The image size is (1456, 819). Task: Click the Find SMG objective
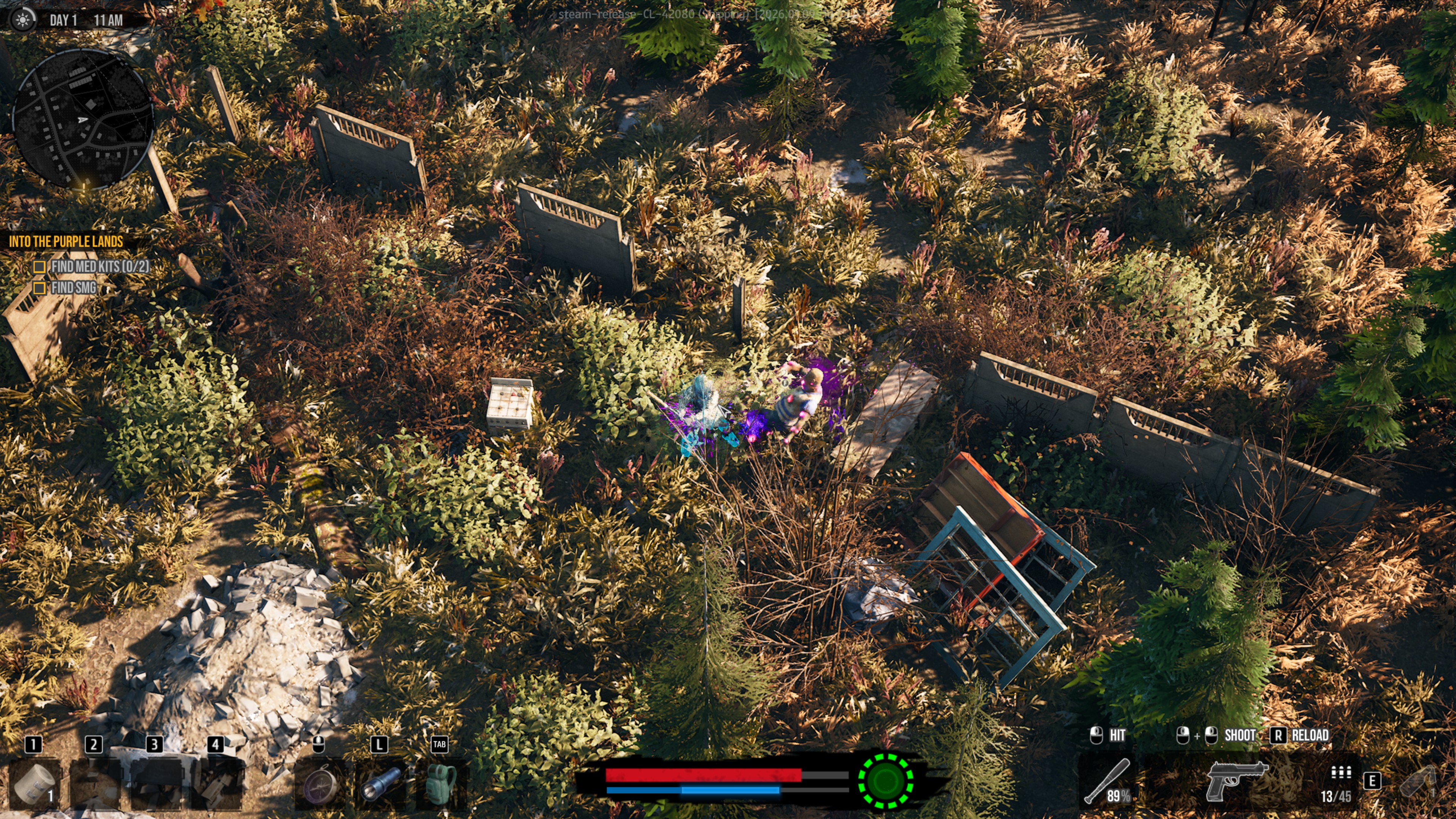[74, 288]
